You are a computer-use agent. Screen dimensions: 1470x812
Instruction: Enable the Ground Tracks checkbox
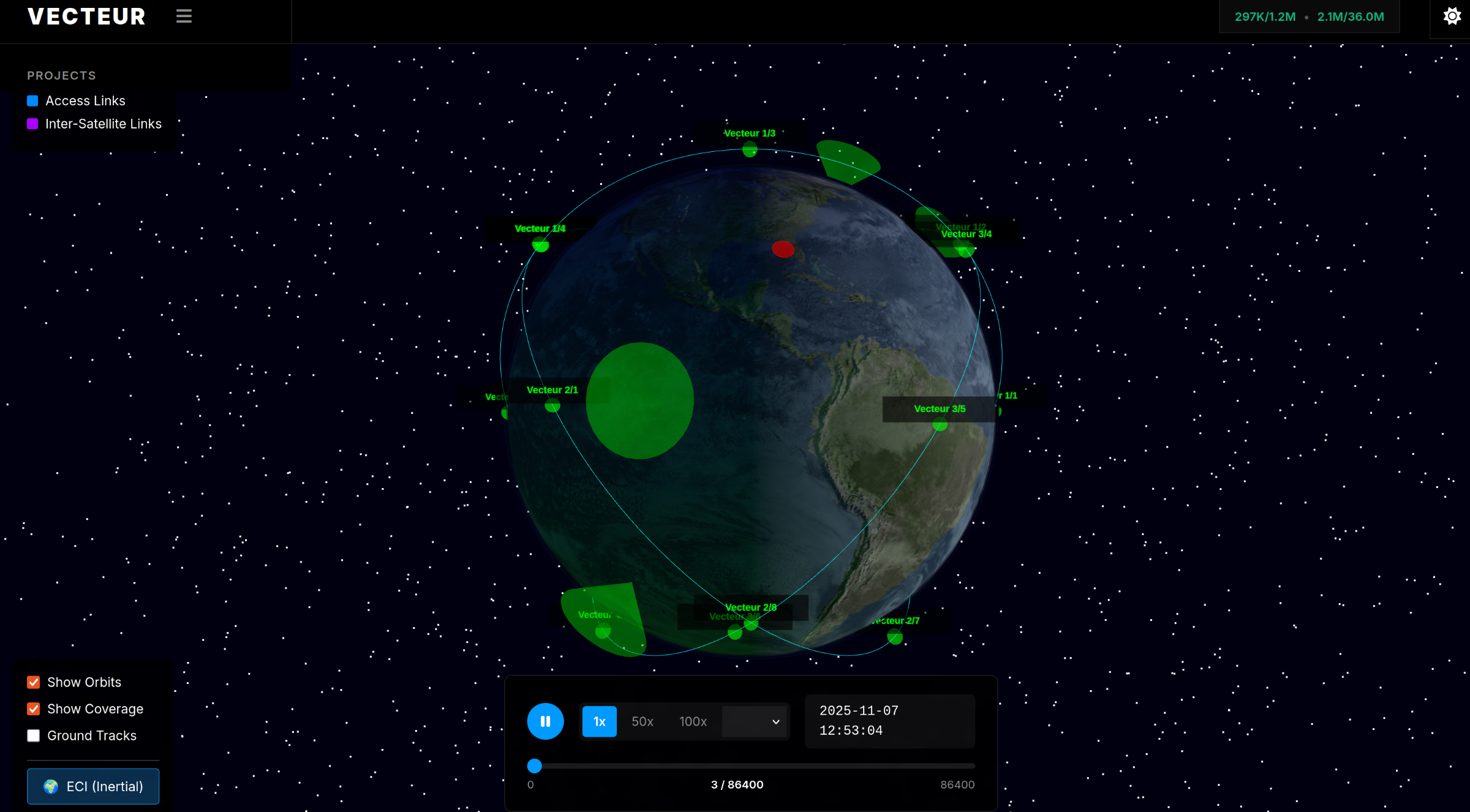pyautogui.click(x=33, y=735)
